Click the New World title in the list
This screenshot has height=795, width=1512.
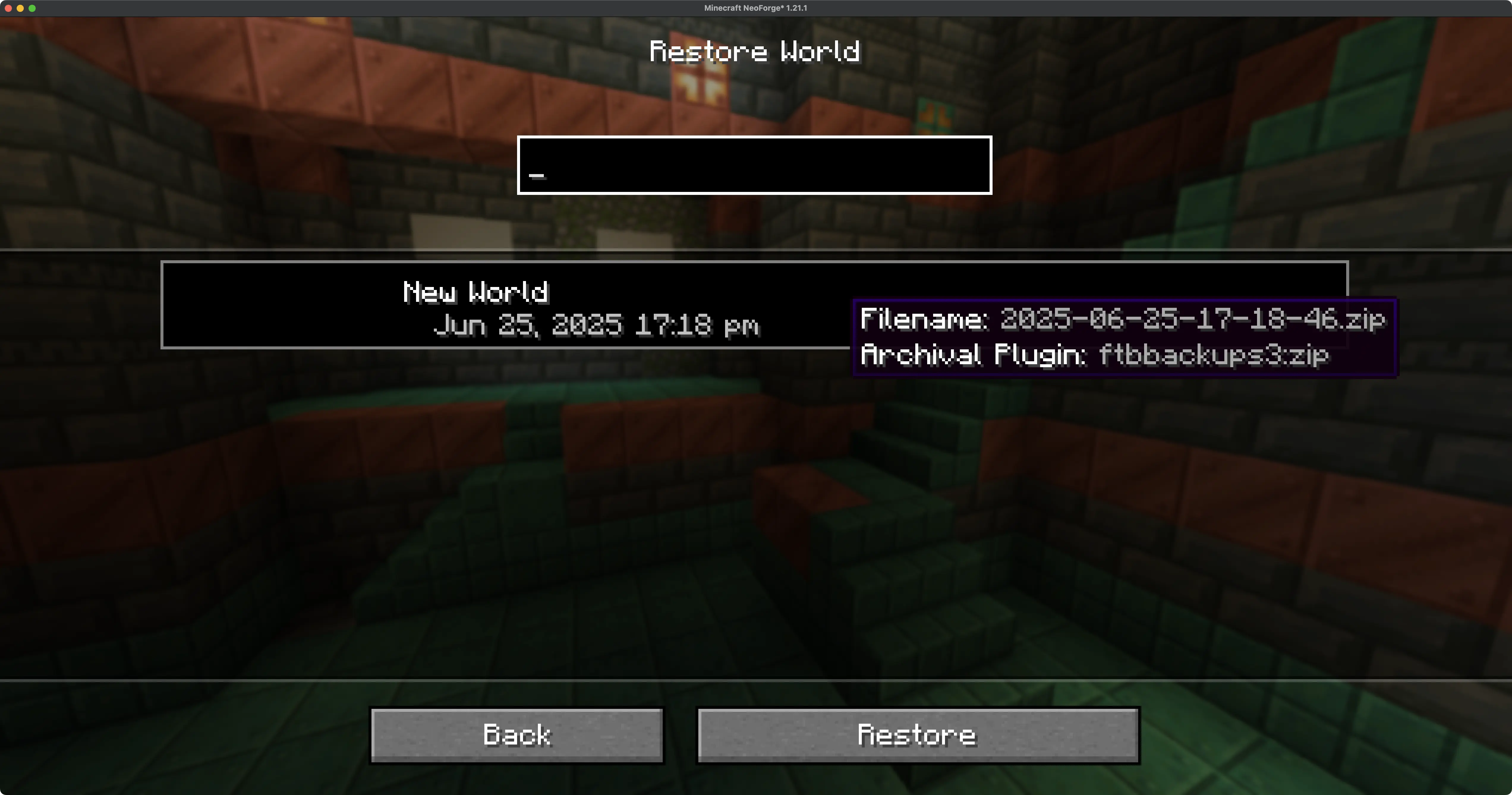click(475, 292)
